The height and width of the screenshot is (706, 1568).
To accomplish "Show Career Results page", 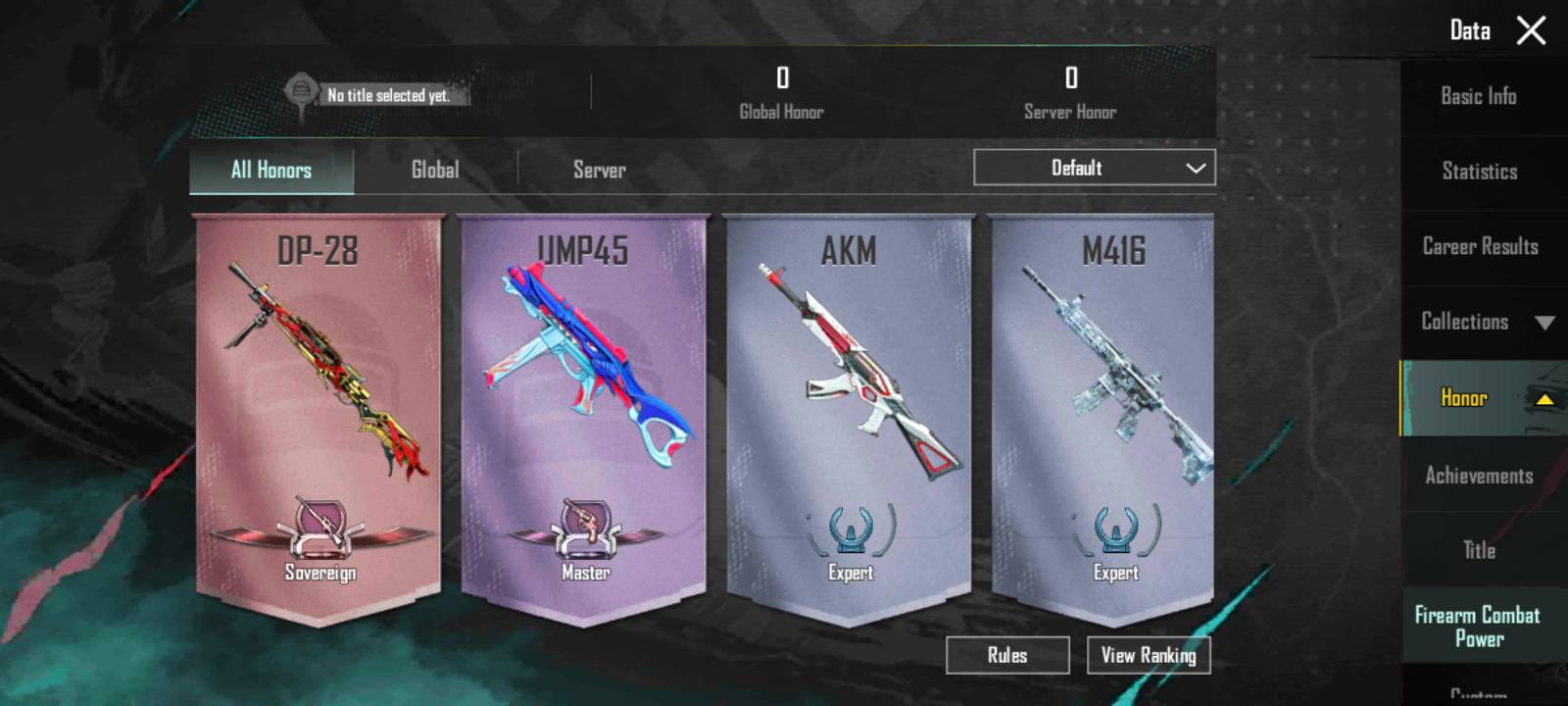I will pos(1480,246).
